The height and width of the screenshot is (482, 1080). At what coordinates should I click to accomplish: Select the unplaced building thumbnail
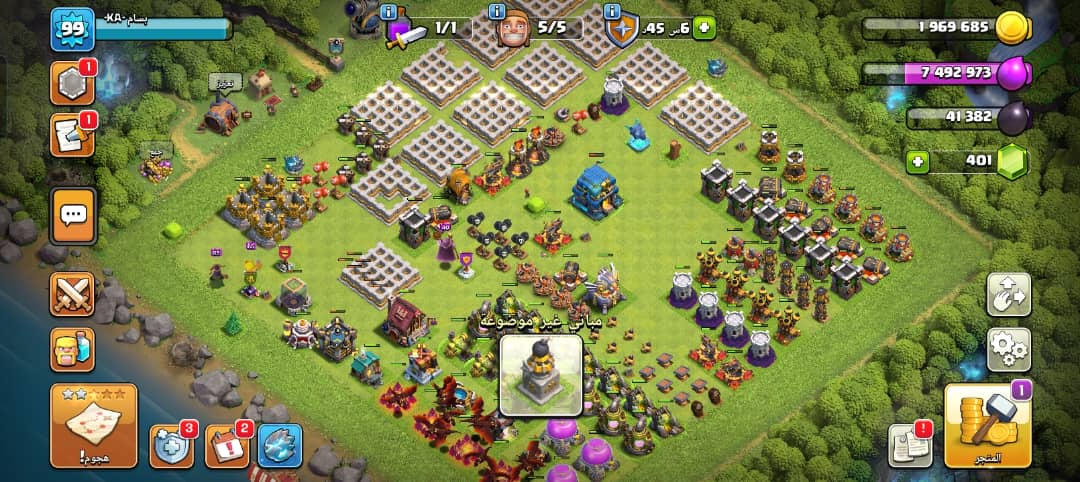coord(541,375)
